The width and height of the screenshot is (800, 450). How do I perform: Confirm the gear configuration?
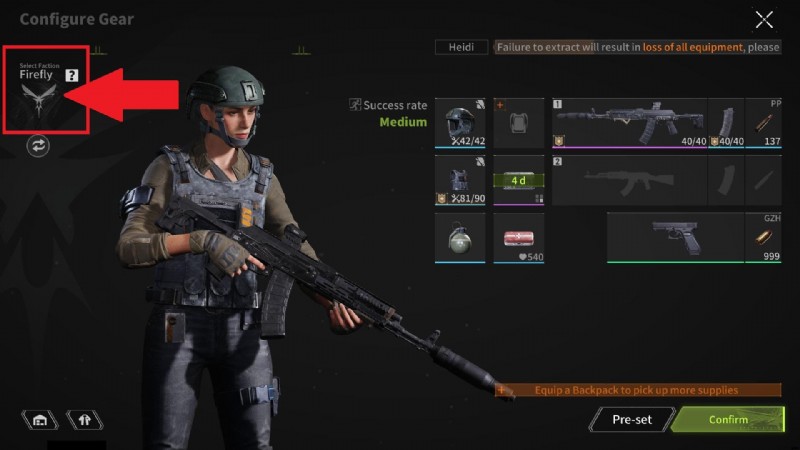pyautogui.click(x=728, y=419)
